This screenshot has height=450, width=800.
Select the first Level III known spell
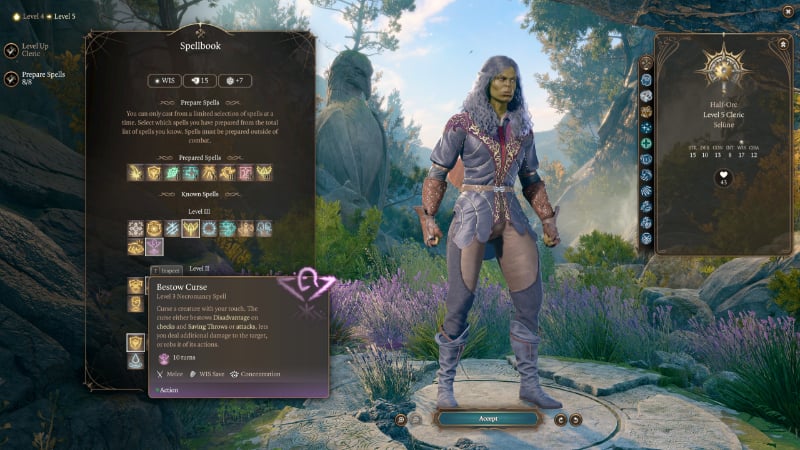(135, 229)
